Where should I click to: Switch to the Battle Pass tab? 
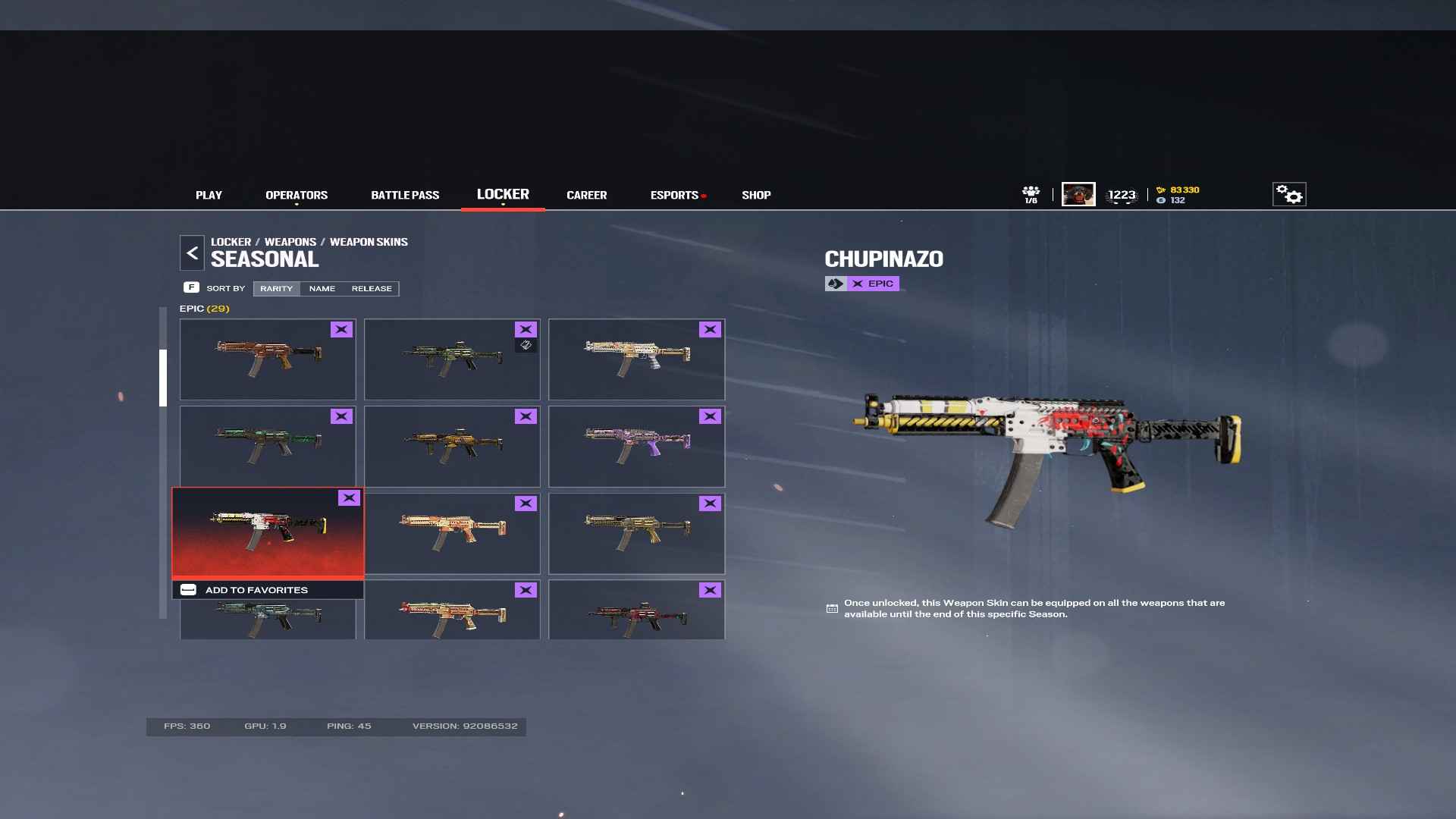pos(405,196)
